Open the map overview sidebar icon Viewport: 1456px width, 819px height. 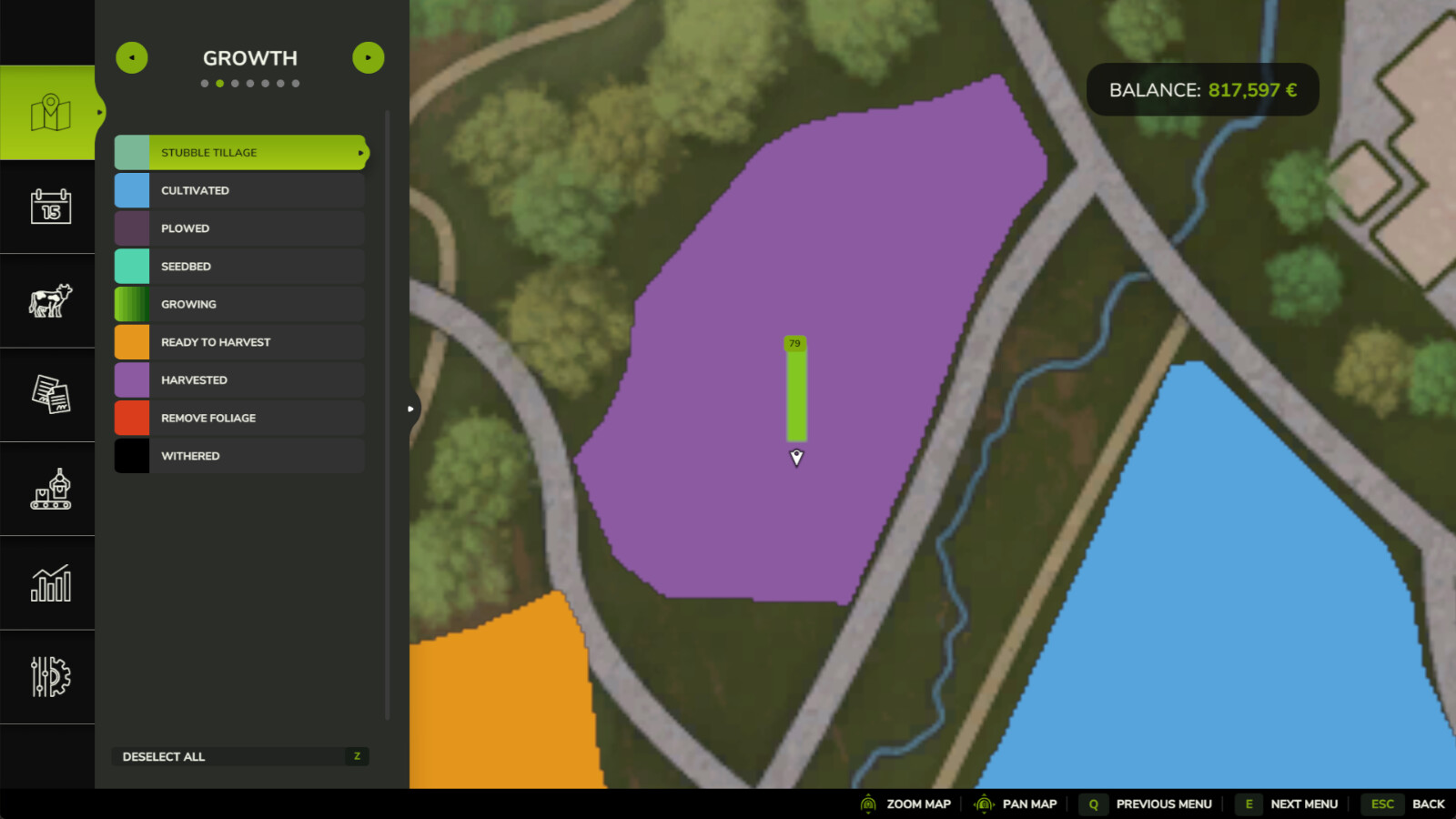50,111
